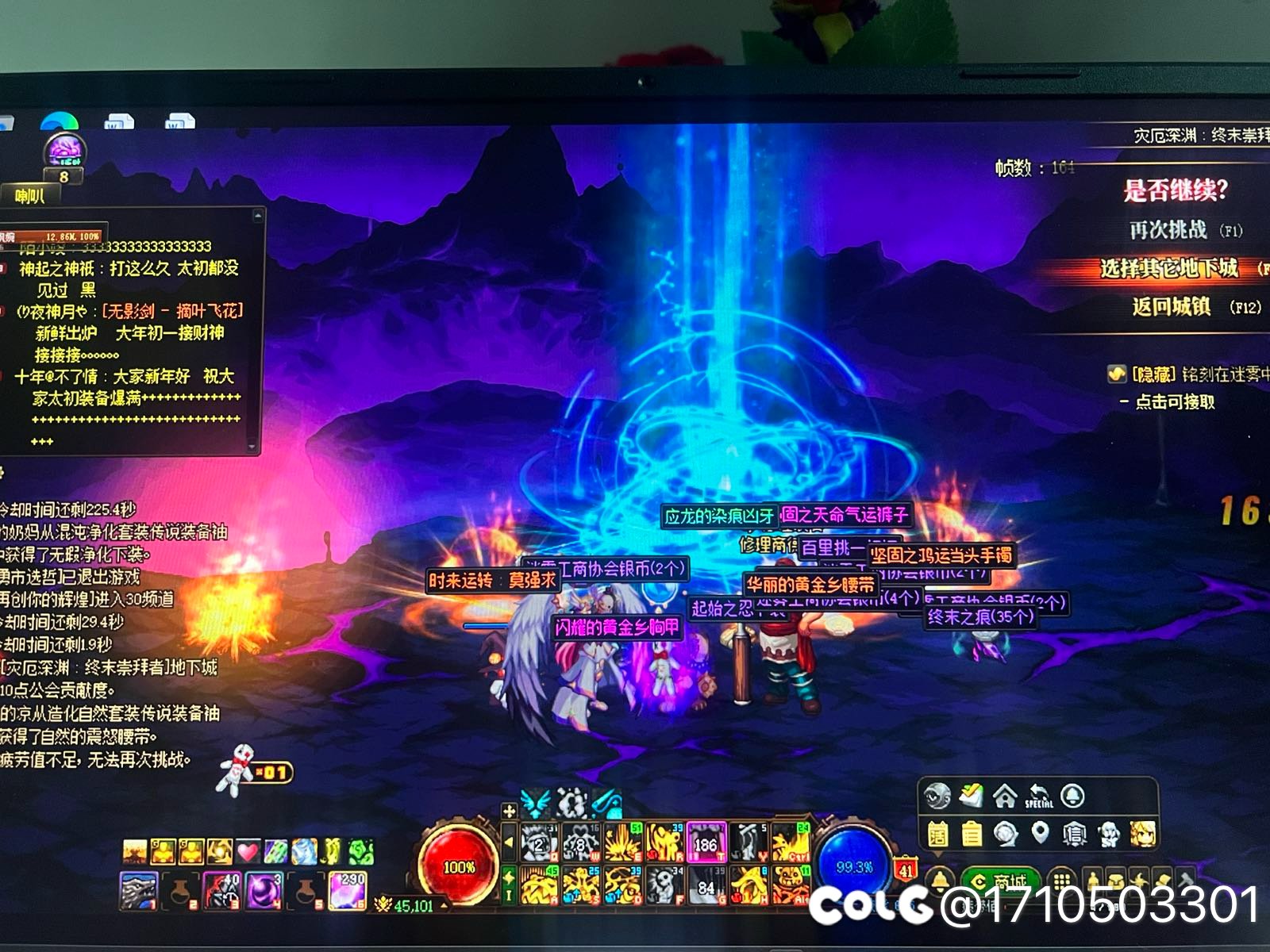Click the house icon in the menu panel

click(1005, 796)
